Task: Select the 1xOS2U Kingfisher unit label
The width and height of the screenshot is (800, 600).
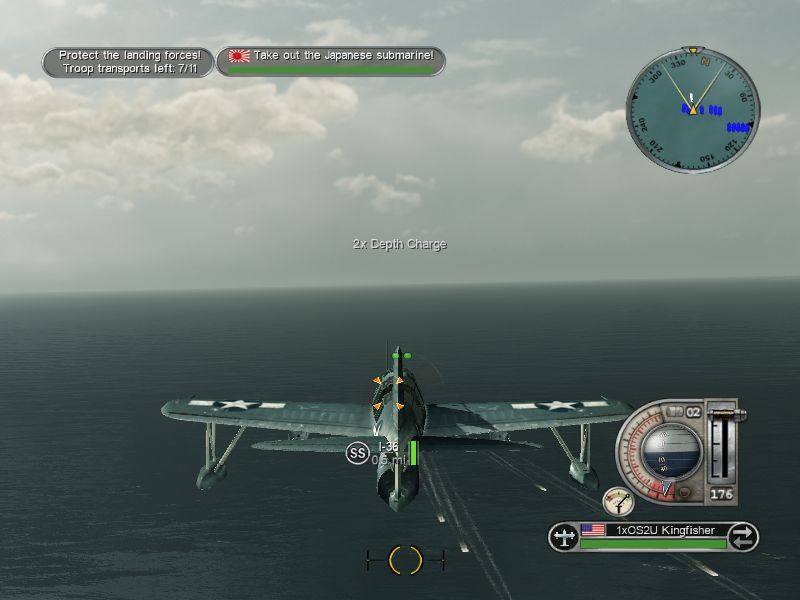Action: tap(666, 530)
